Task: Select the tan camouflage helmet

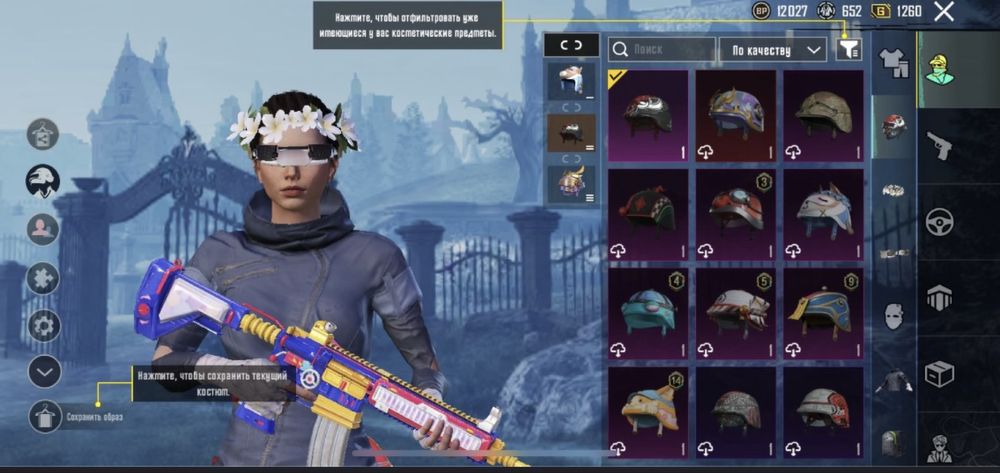Action: pyautogui.click(x=823, y=114)
